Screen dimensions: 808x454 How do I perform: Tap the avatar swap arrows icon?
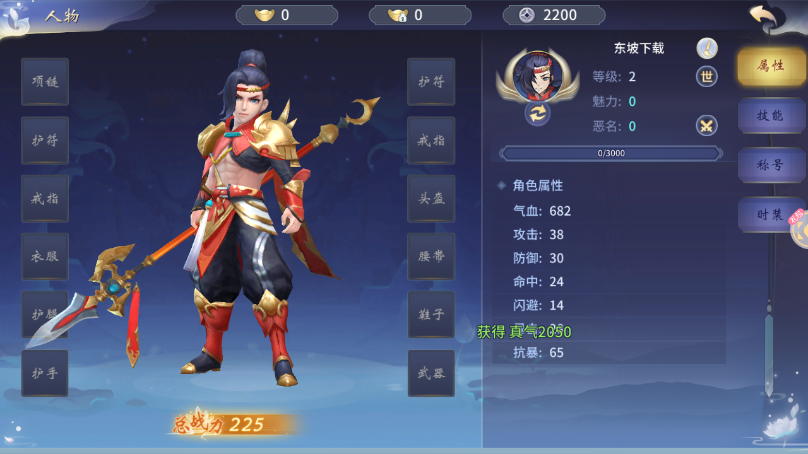point(538,113)
